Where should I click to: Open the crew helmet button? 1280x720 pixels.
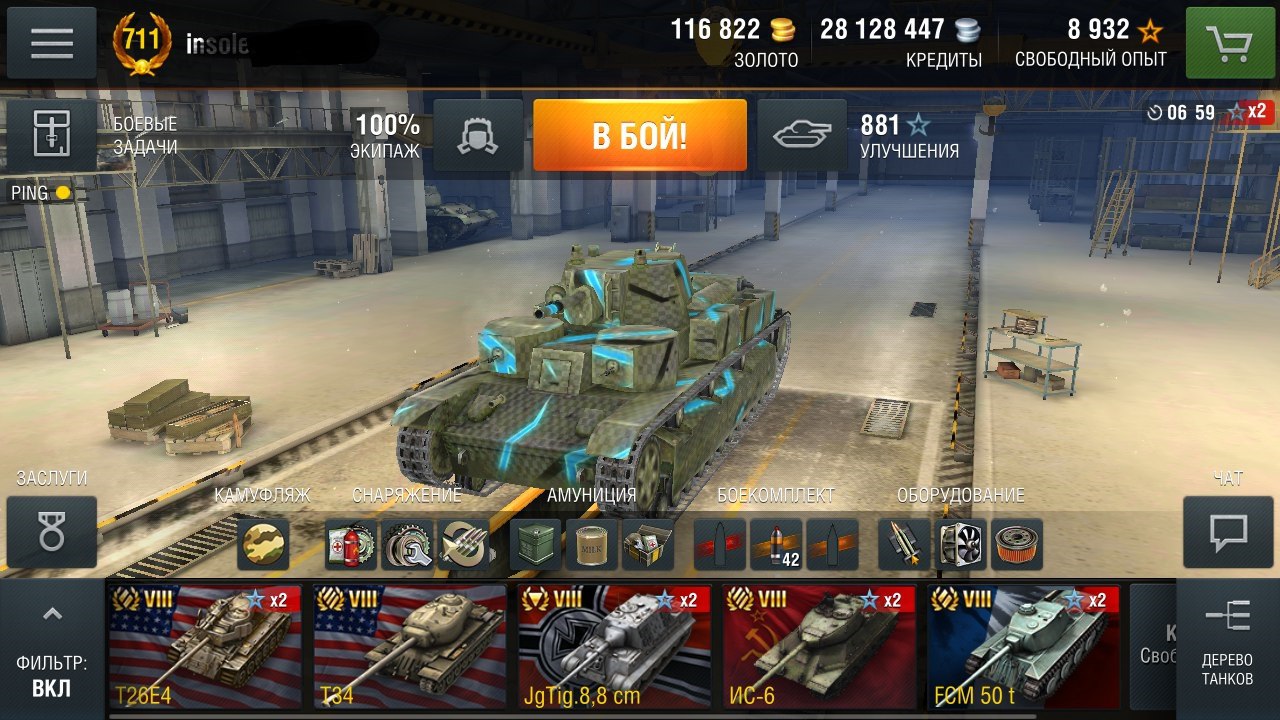(478, 135)
